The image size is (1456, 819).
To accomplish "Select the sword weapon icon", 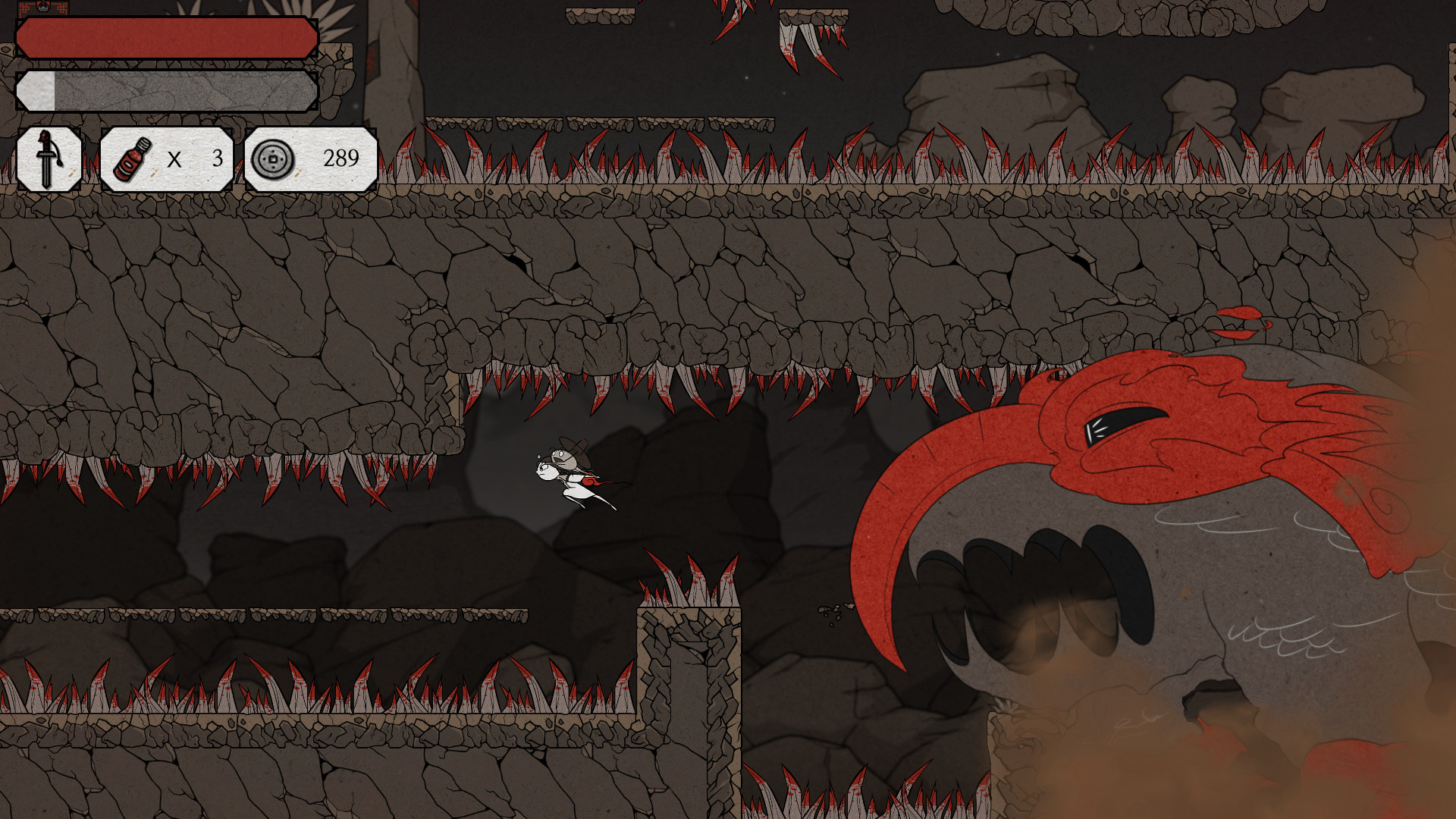I will 48,158.
